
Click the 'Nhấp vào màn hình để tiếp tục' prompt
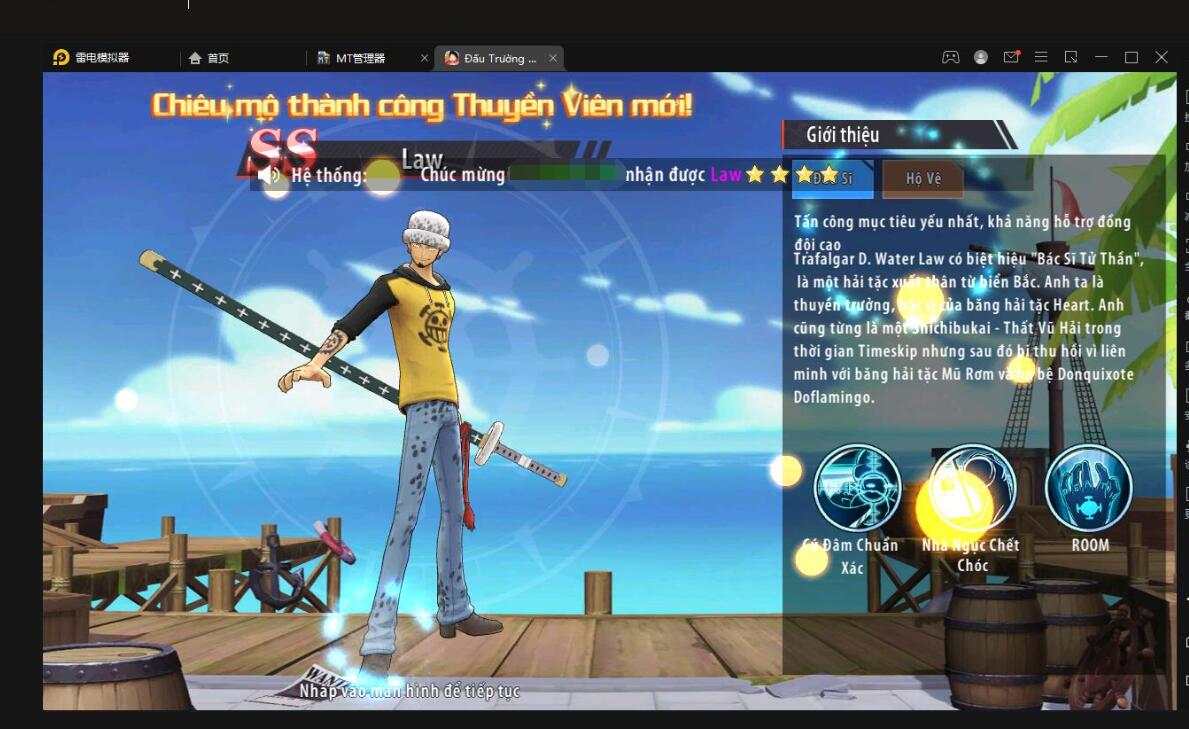(410, 690)
